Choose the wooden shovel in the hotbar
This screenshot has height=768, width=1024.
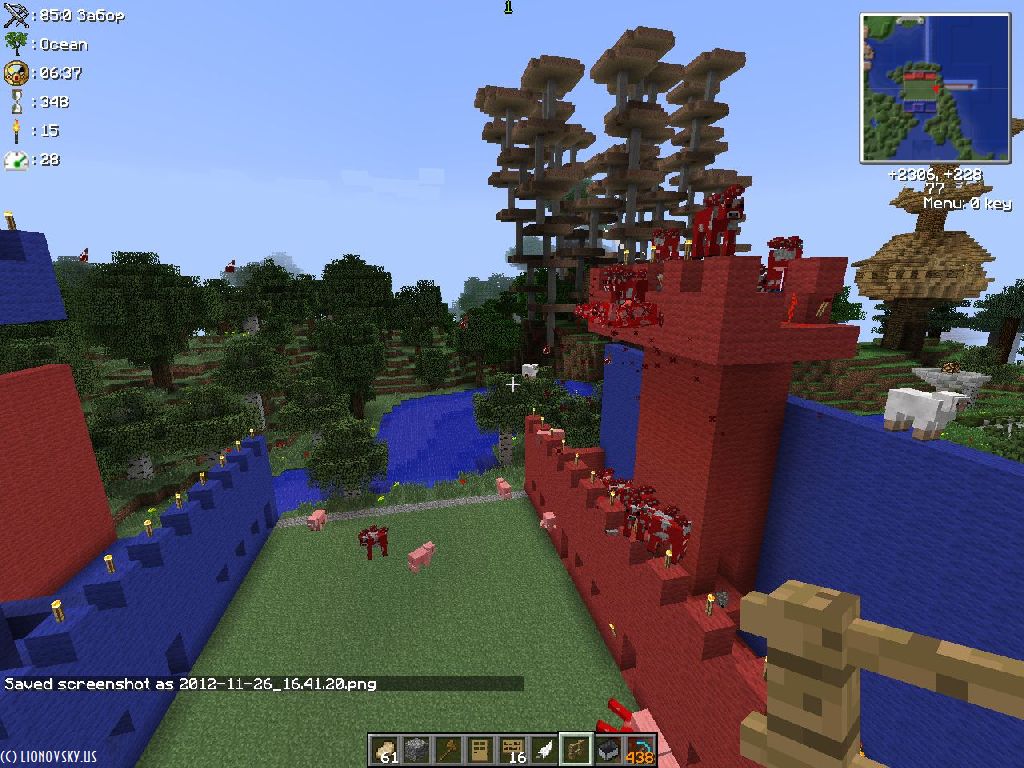449,749
